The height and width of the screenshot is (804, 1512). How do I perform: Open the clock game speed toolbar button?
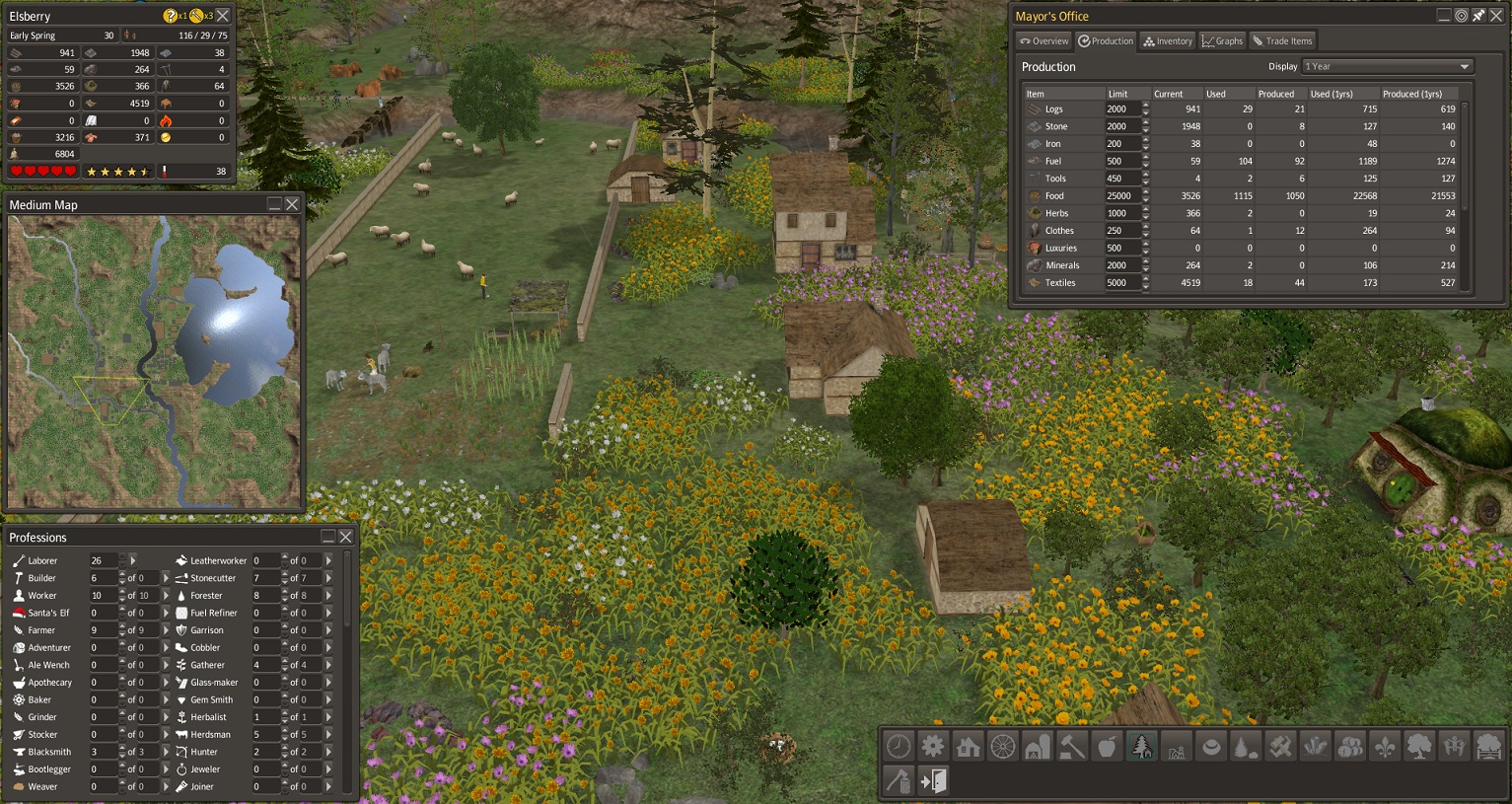click(898, 747)
